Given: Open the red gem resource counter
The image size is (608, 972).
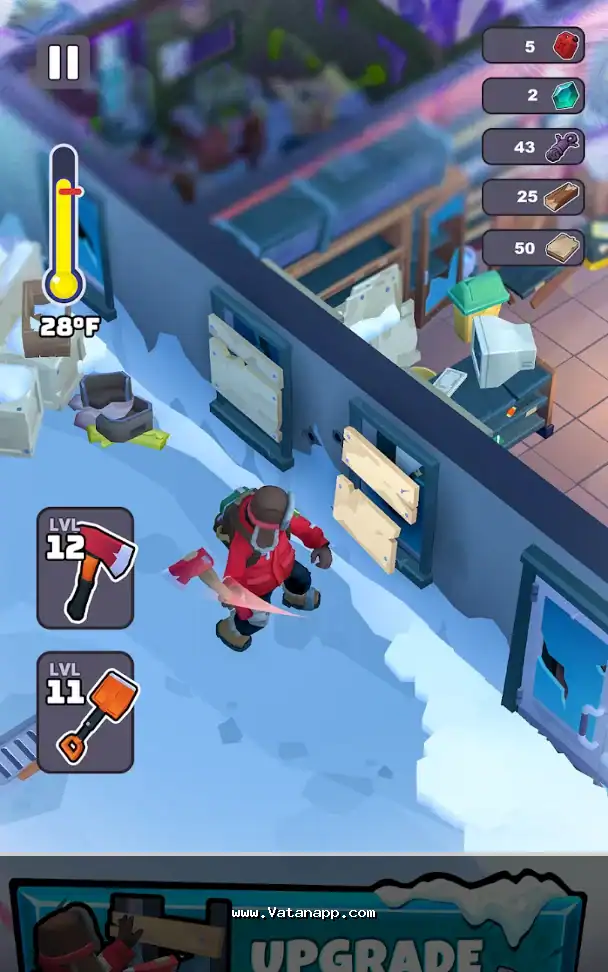Looking at the screenshot, I should pyautogui.click(x=534, y=45).
